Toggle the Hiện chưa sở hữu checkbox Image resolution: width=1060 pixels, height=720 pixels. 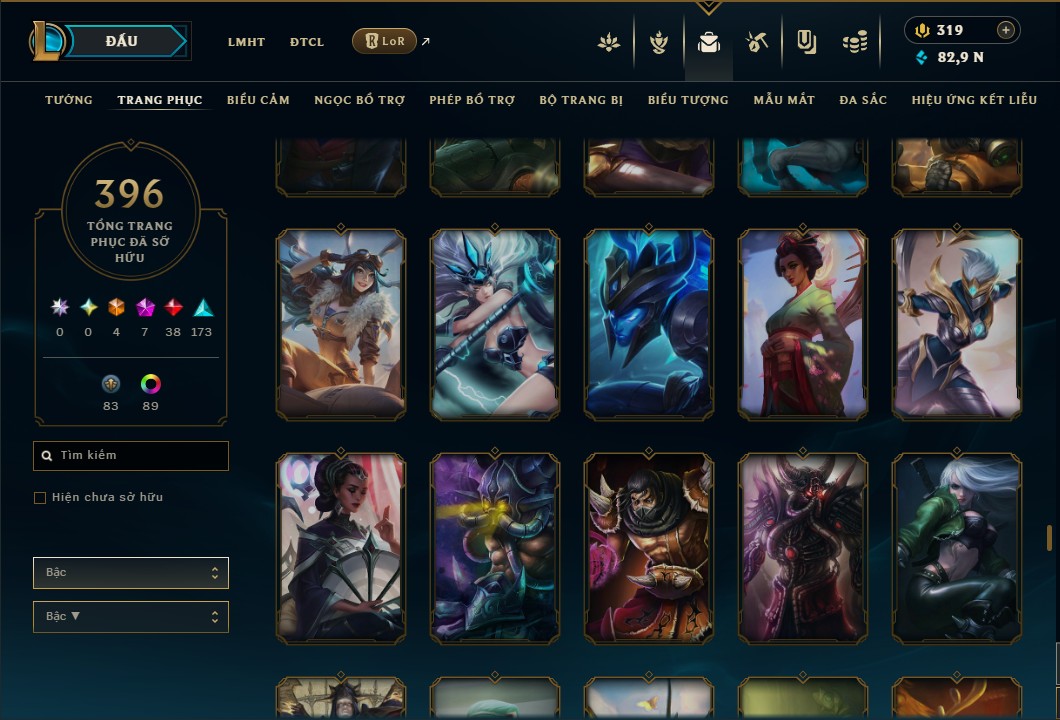(x=40, y=498)
